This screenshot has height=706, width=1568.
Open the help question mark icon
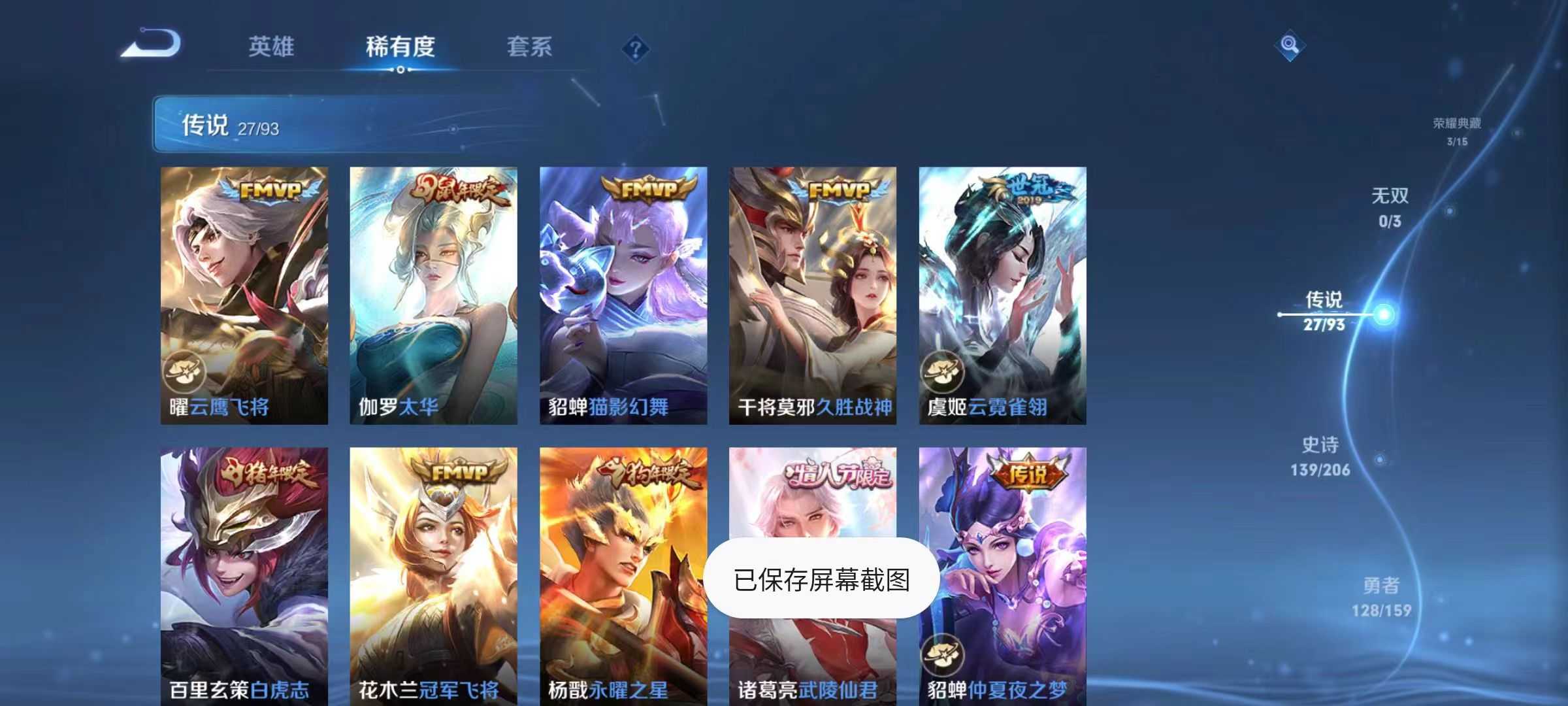637,48
